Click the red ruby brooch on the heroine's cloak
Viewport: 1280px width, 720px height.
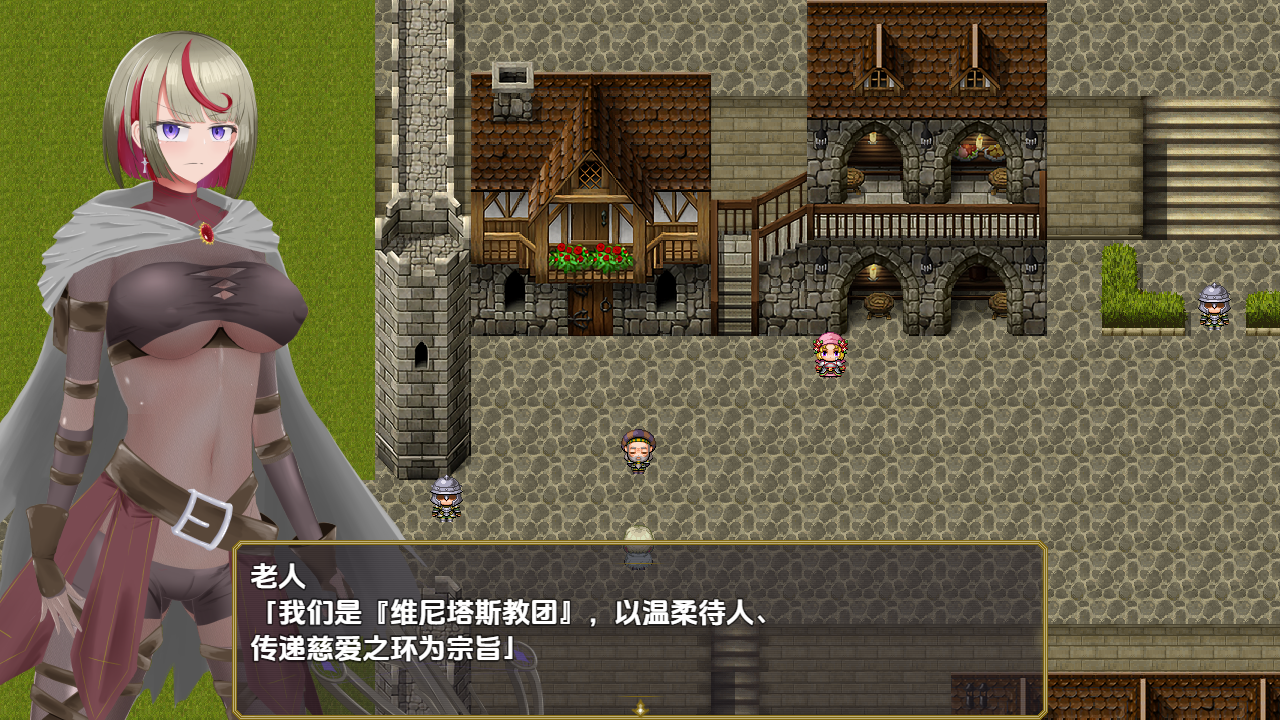click(208, 233)
